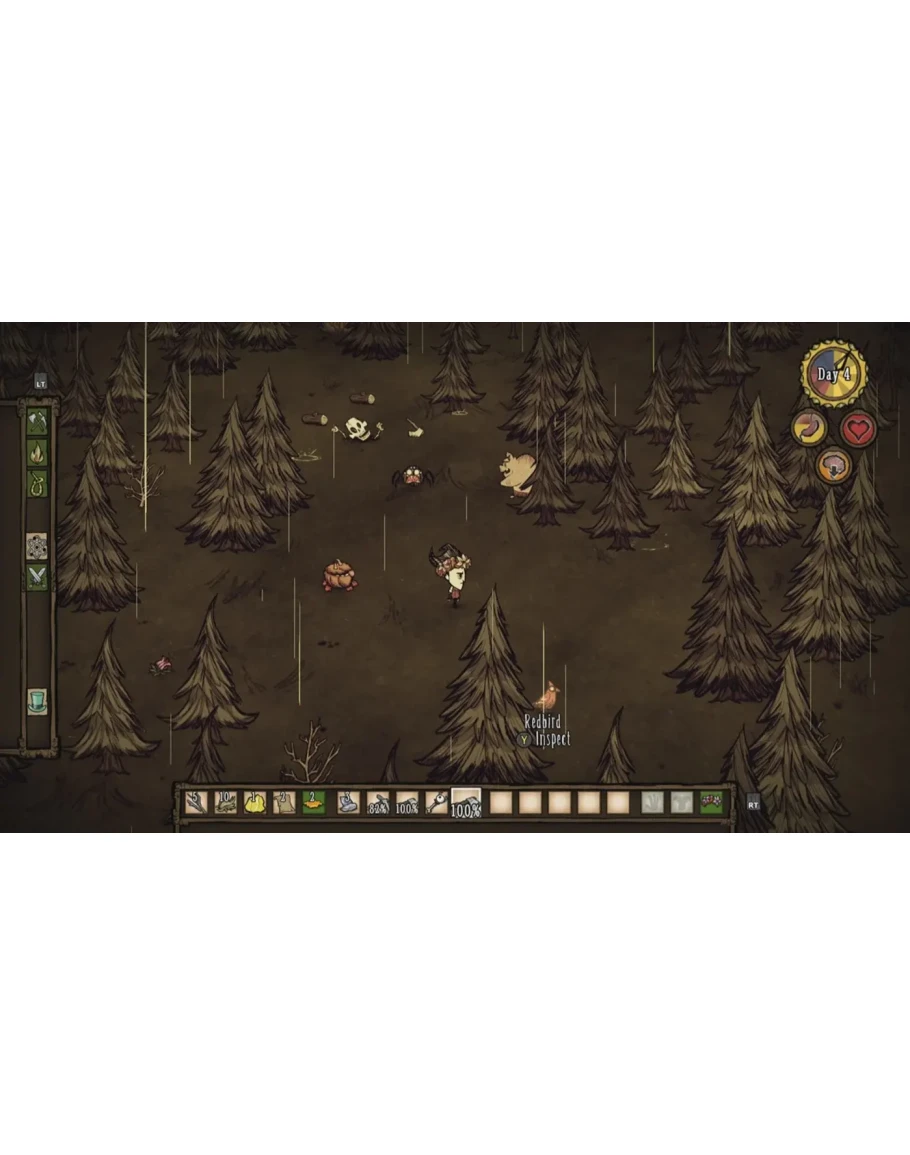Image resolution: width=910 pixels, height=1155 pixels.
Task: Open the Fight tab with crossed swords
Action: tap(37, 577)
